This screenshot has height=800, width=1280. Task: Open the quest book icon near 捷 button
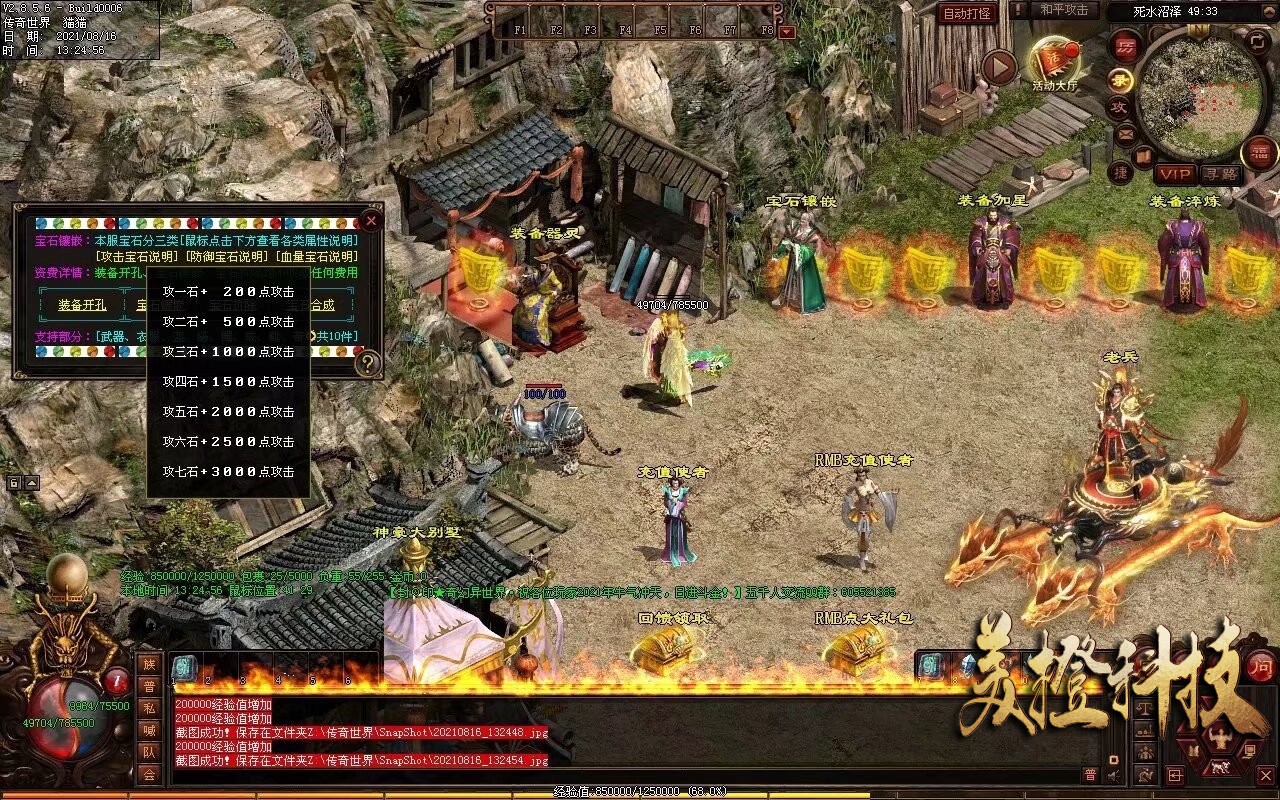tap(1142, 156)
